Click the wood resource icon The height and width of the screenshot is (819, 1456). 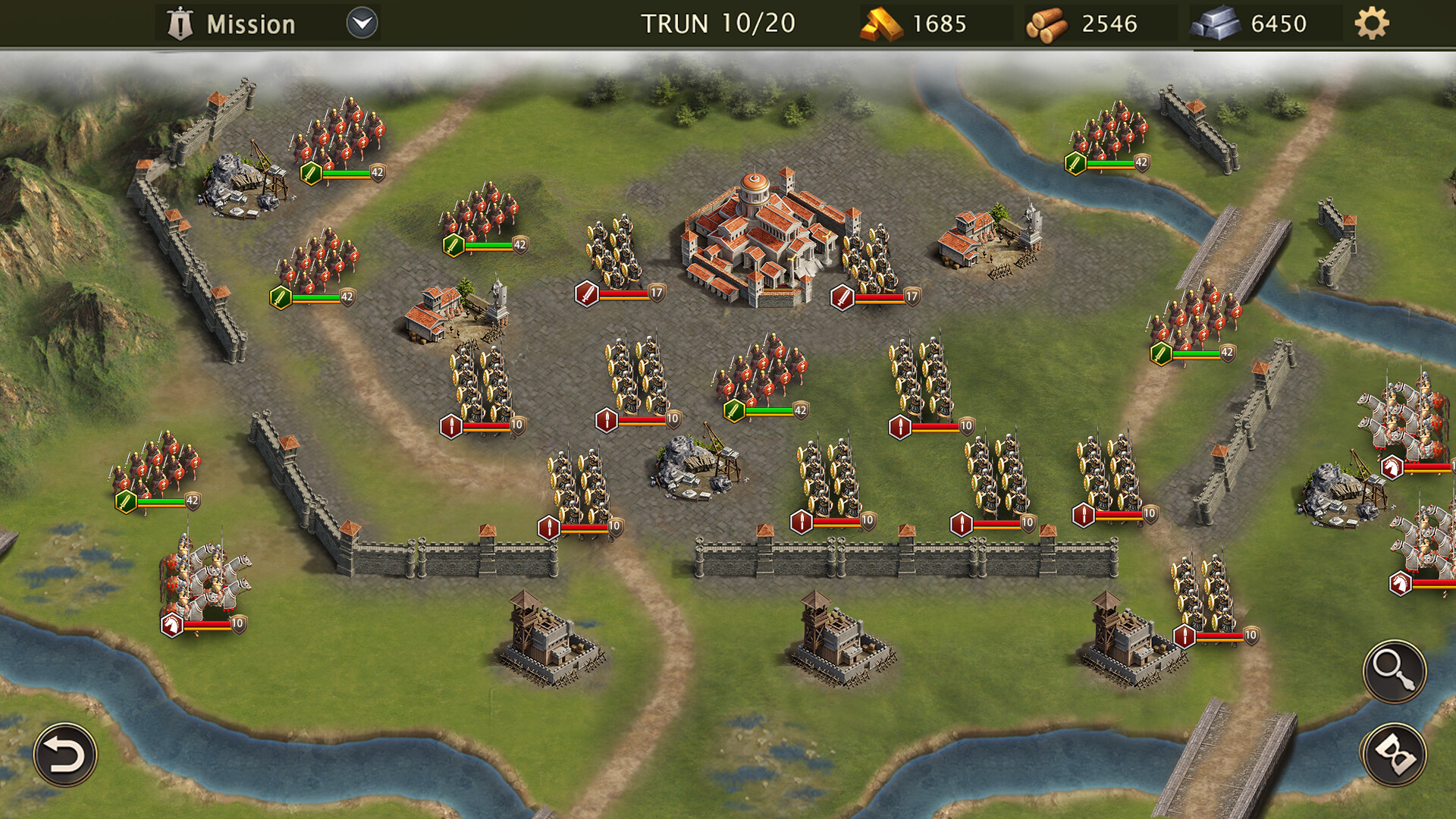1046,24
